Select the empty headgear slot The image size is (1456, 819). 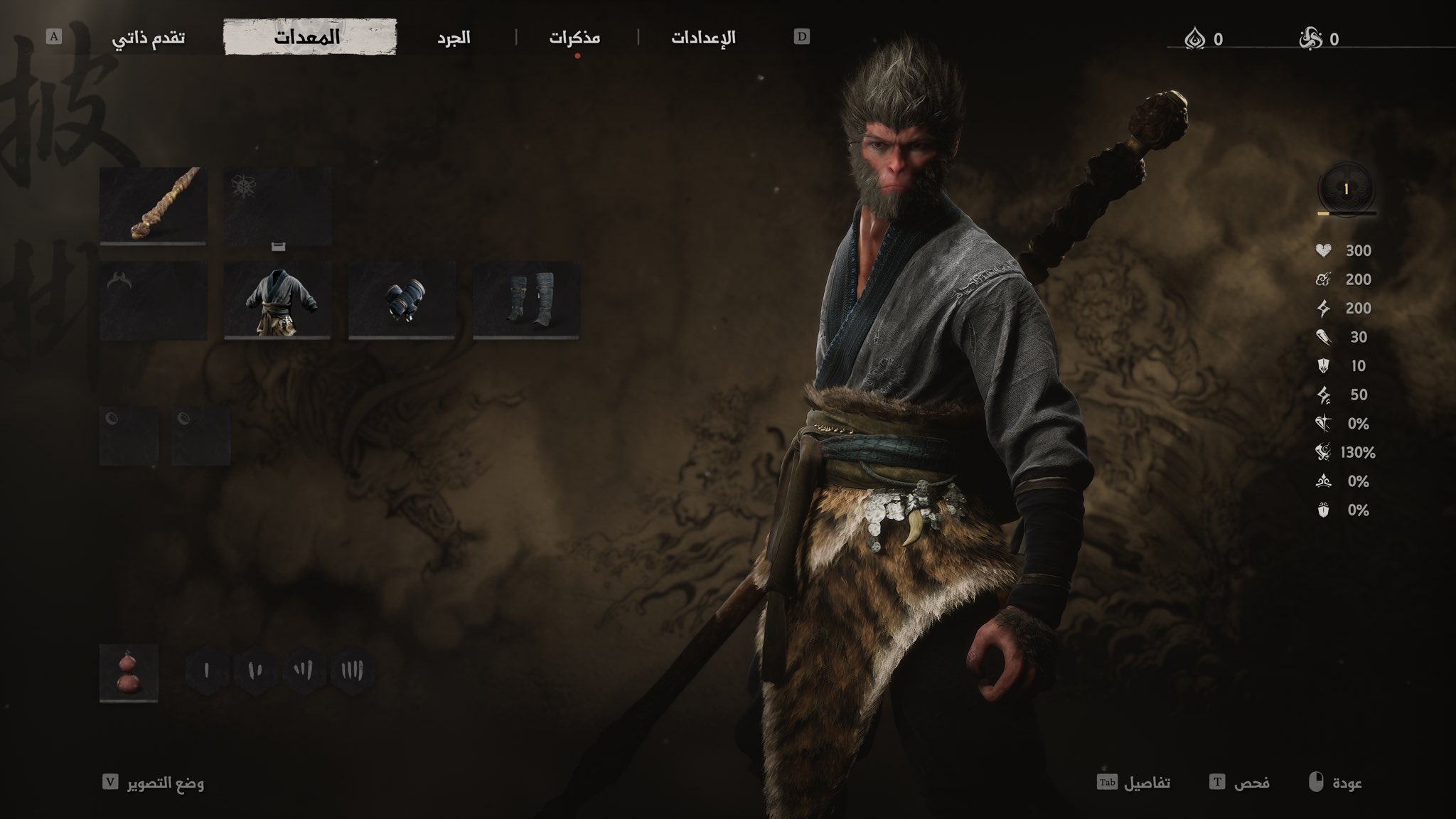[154, 300]
